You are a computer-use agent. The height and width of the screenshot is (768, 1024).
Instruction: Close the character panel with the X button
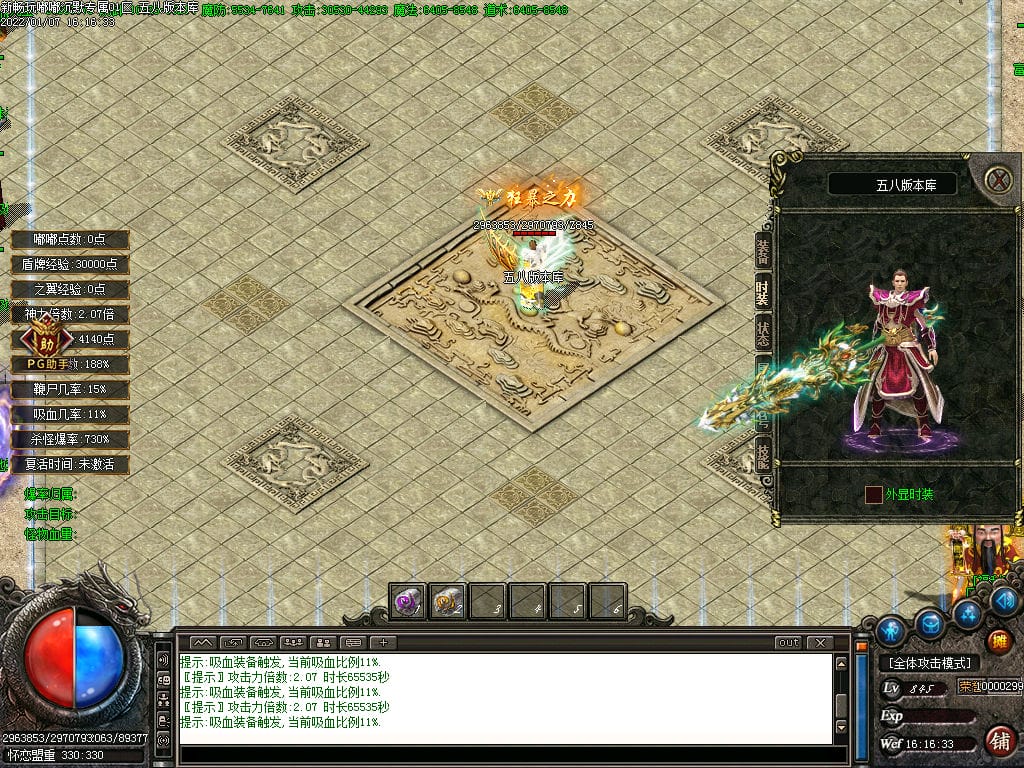(998, 181)
